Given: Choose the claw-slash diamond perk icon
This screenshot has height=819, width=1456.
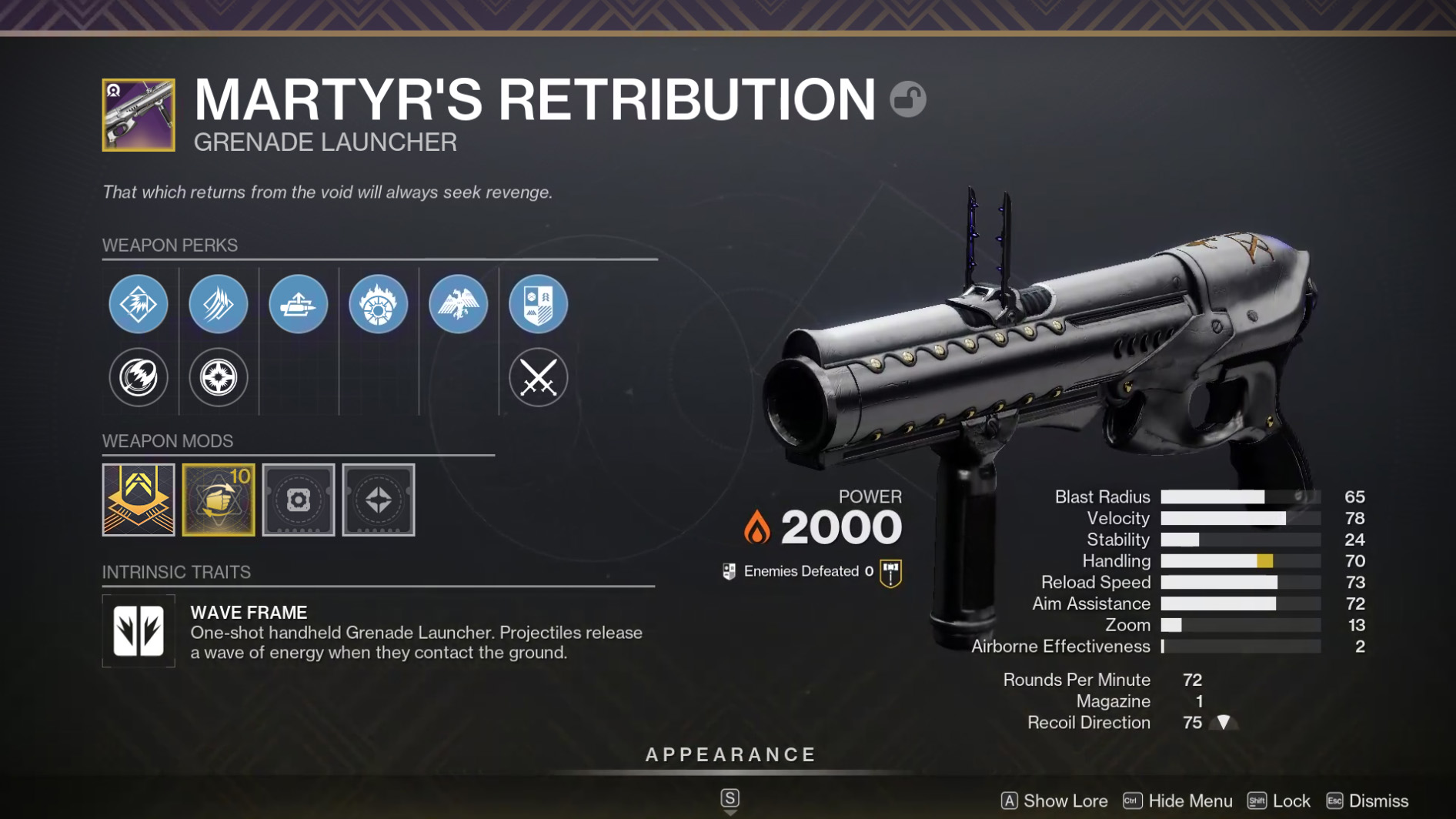Looking at the screenshot, I should pyautogui.click(x=219, y=304).
